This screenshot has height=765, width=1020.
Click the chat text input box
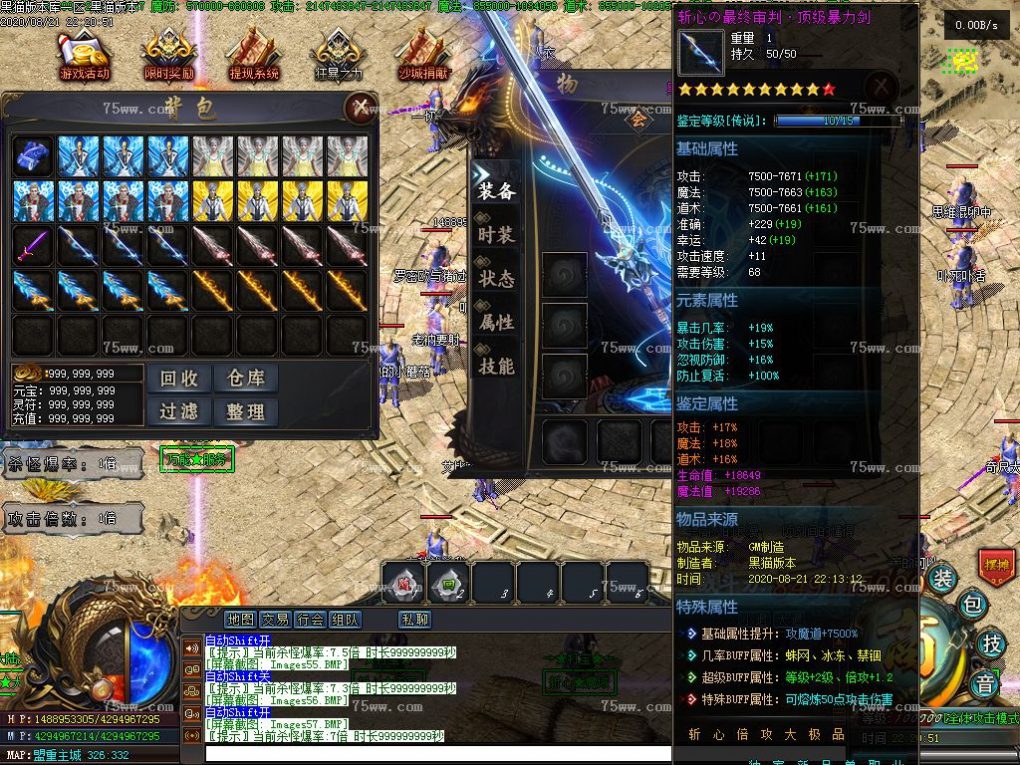(x=438, y=753)
